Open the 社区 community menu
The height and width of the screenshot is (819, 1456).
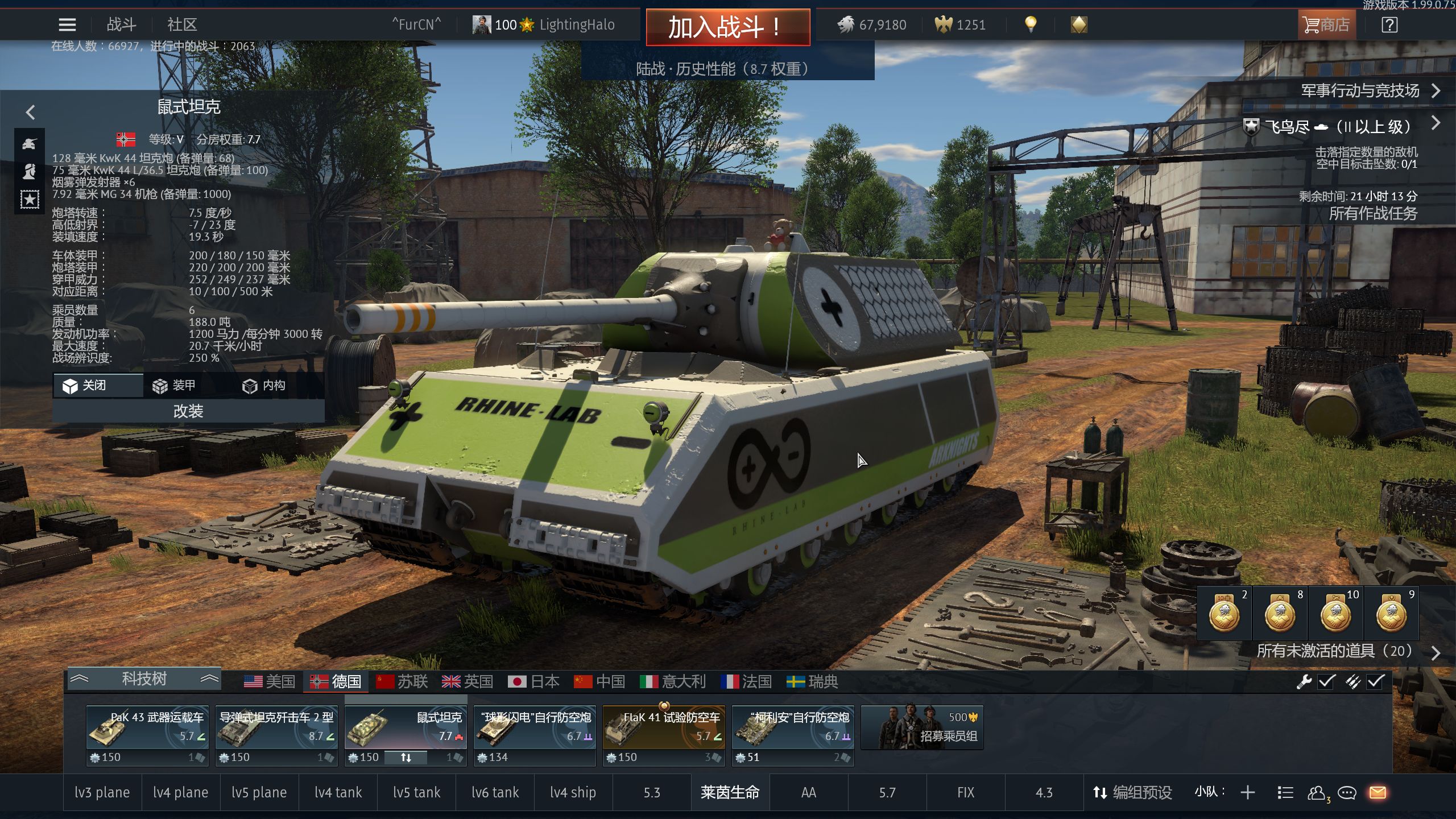click(x=182, y=25)
